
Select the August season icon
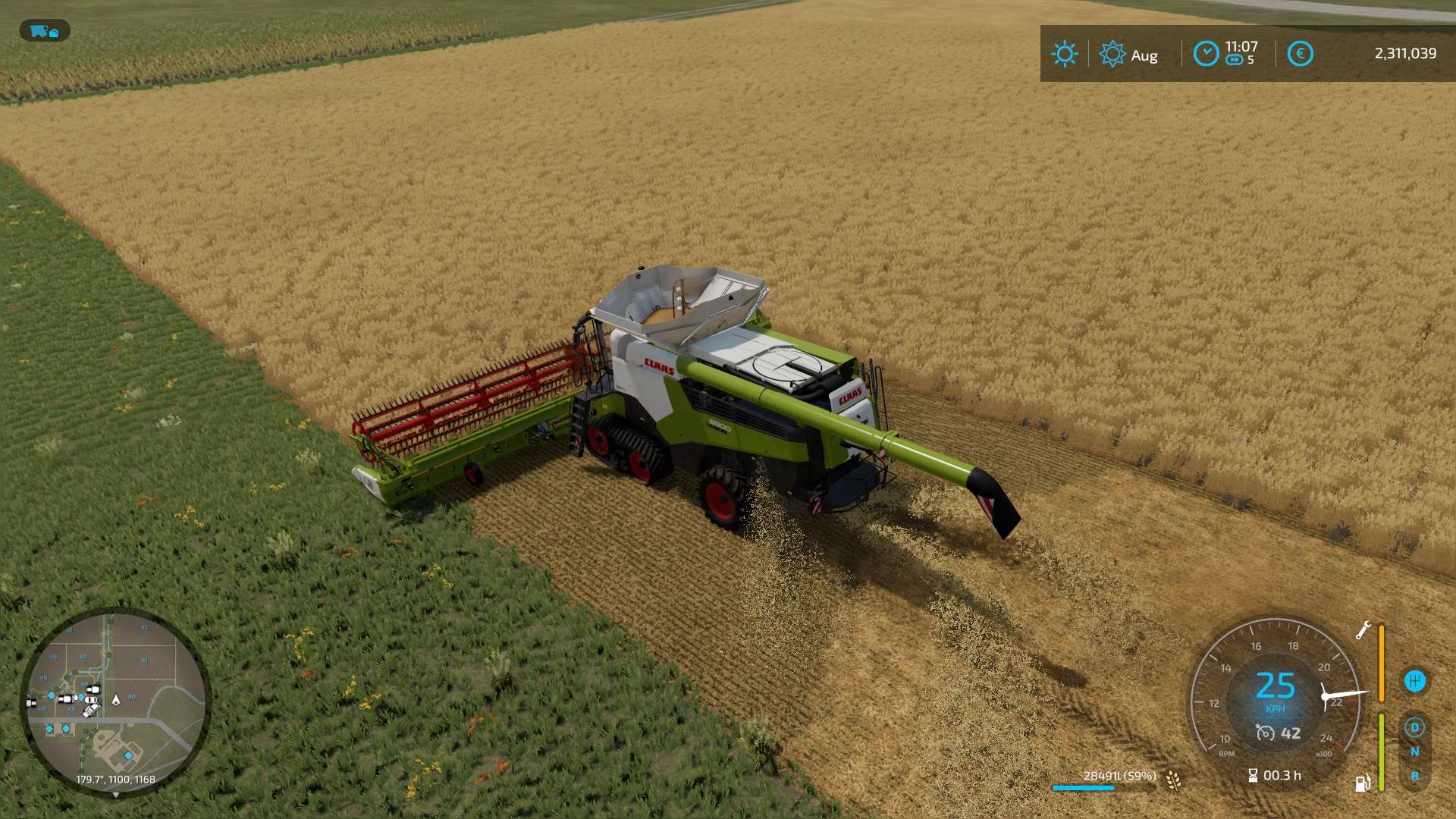[1112, 55]
